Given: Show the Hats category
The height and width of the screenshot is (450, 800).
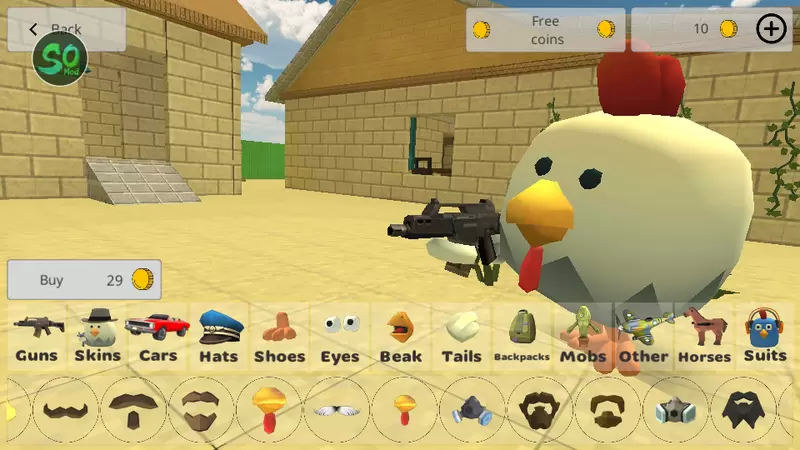Looking at the screenshot, I should coord(218,337).
